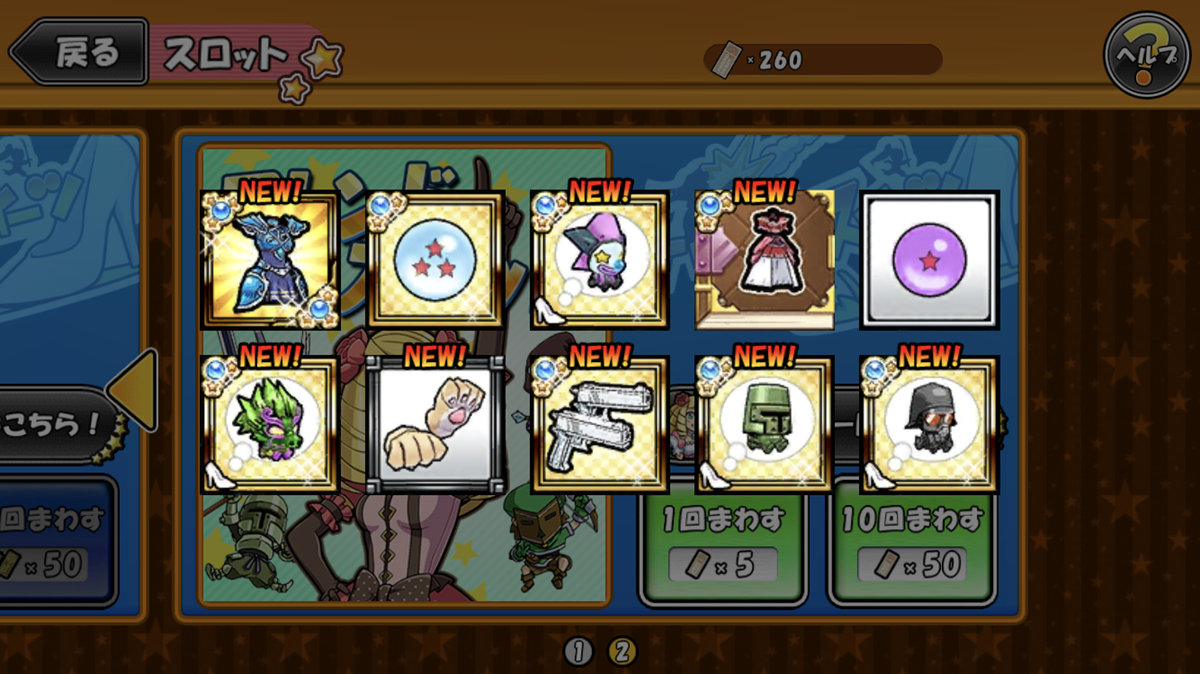Select the green knight helmet prize
Screen dimensions: 1200x674
765,425
